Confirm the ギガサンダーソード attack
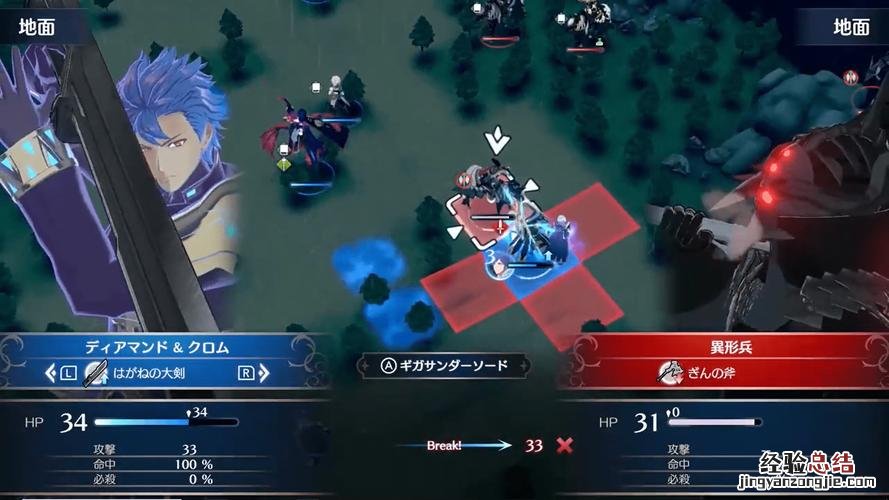Screen dimensions: 889x500 (x=443, y=366)
